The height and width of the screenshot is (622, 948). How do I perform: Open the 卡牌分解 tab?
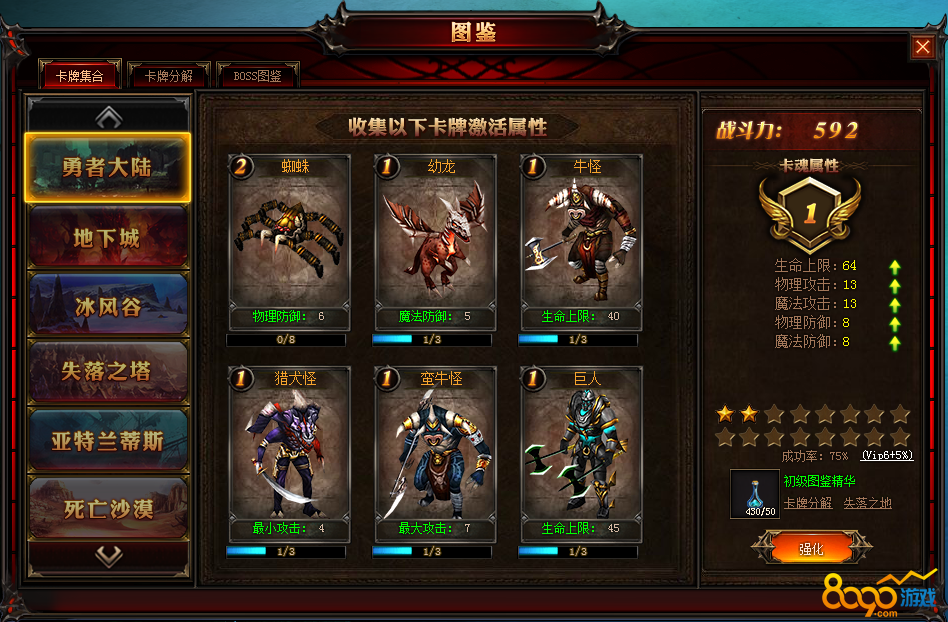(168, 75)
